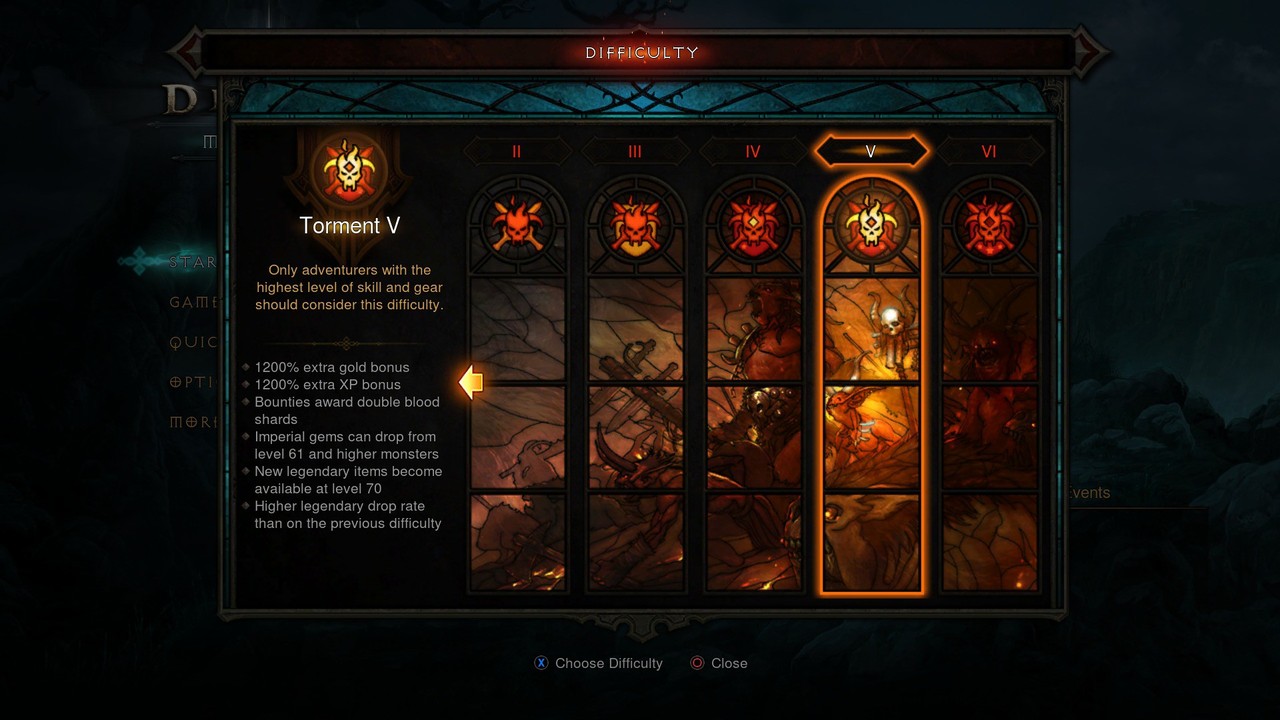Select the highlighted tab V

pos(871,151)
